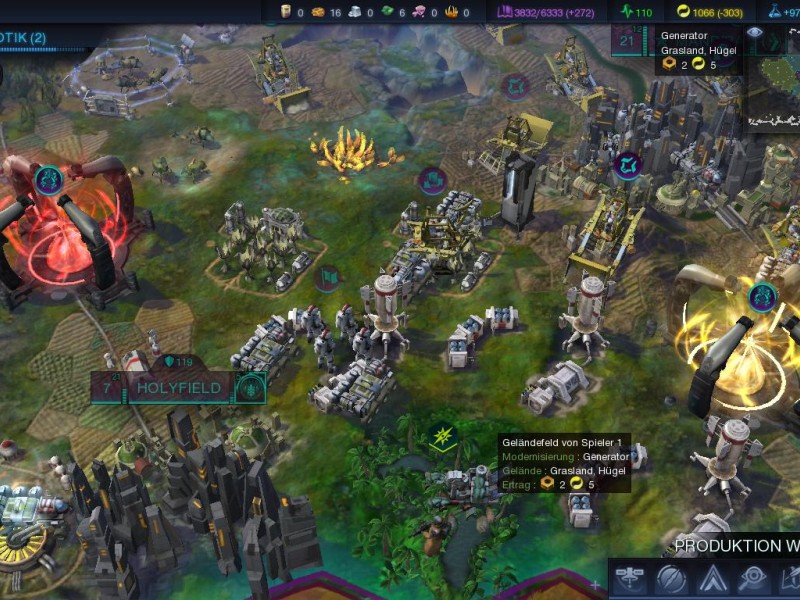This screenshot has width=800, height=600.
Task: Click the blue flask culture readout
Action: tap(783, 12)
